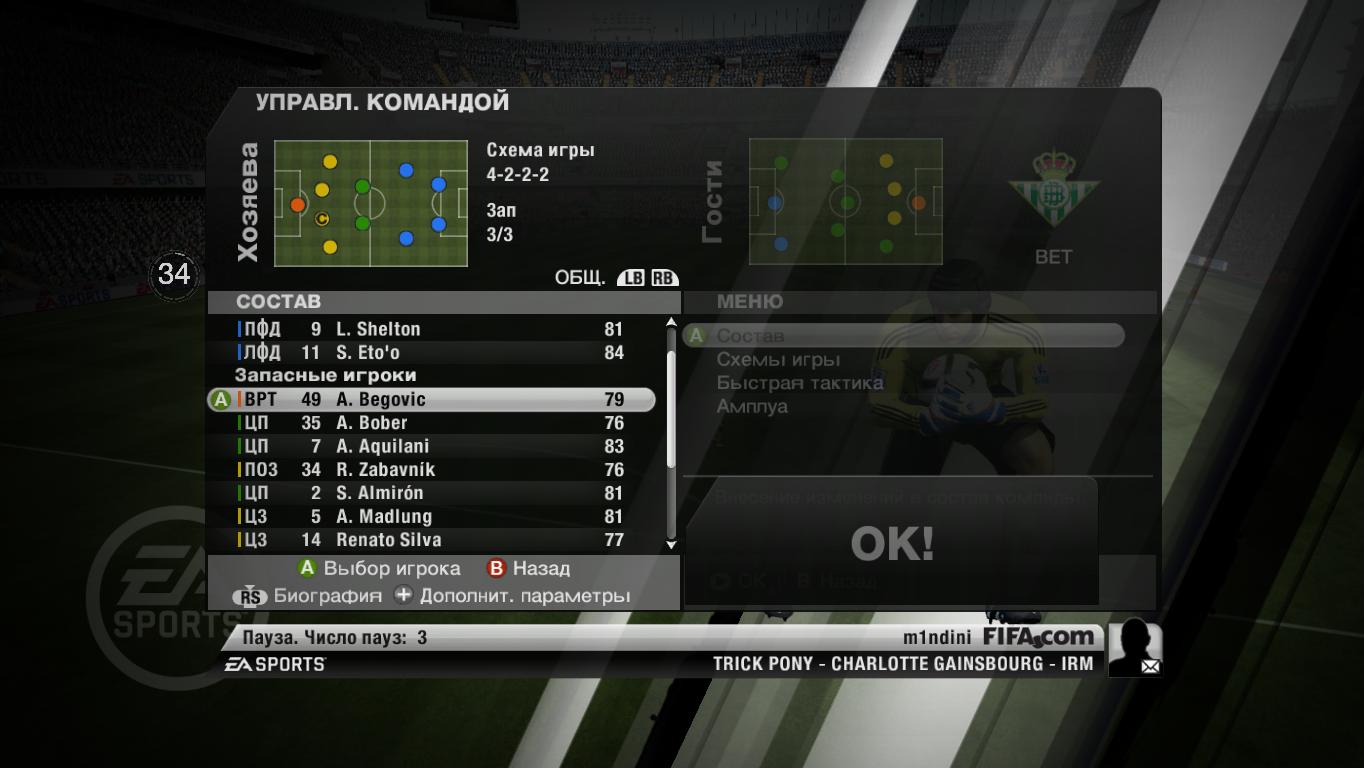This screenshot has width=1364, height=768.
Task: Select Renato Silva row
Action: [x=430, y=540]
